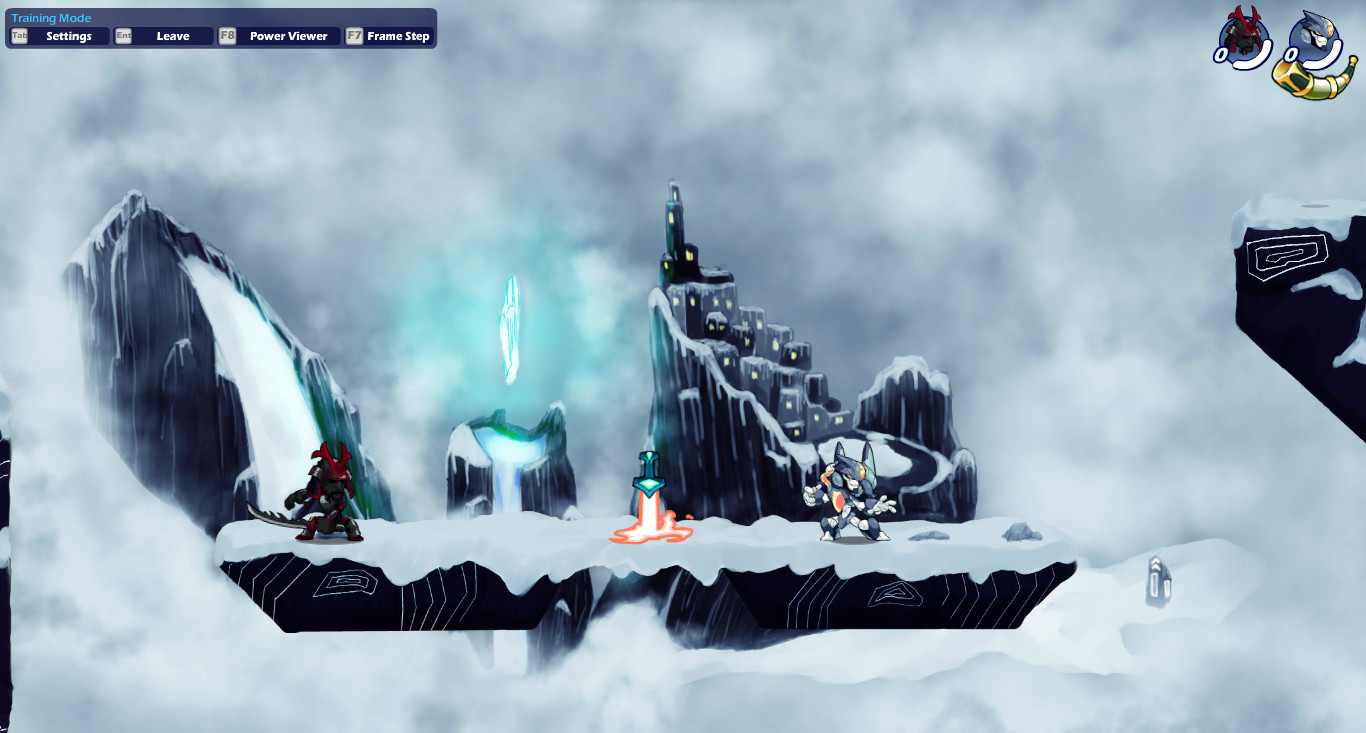Viewport: 1366px width, 733px height.
Task: Click the F8 key icon beside Power Viewer
Action: [x=227, y=35]
